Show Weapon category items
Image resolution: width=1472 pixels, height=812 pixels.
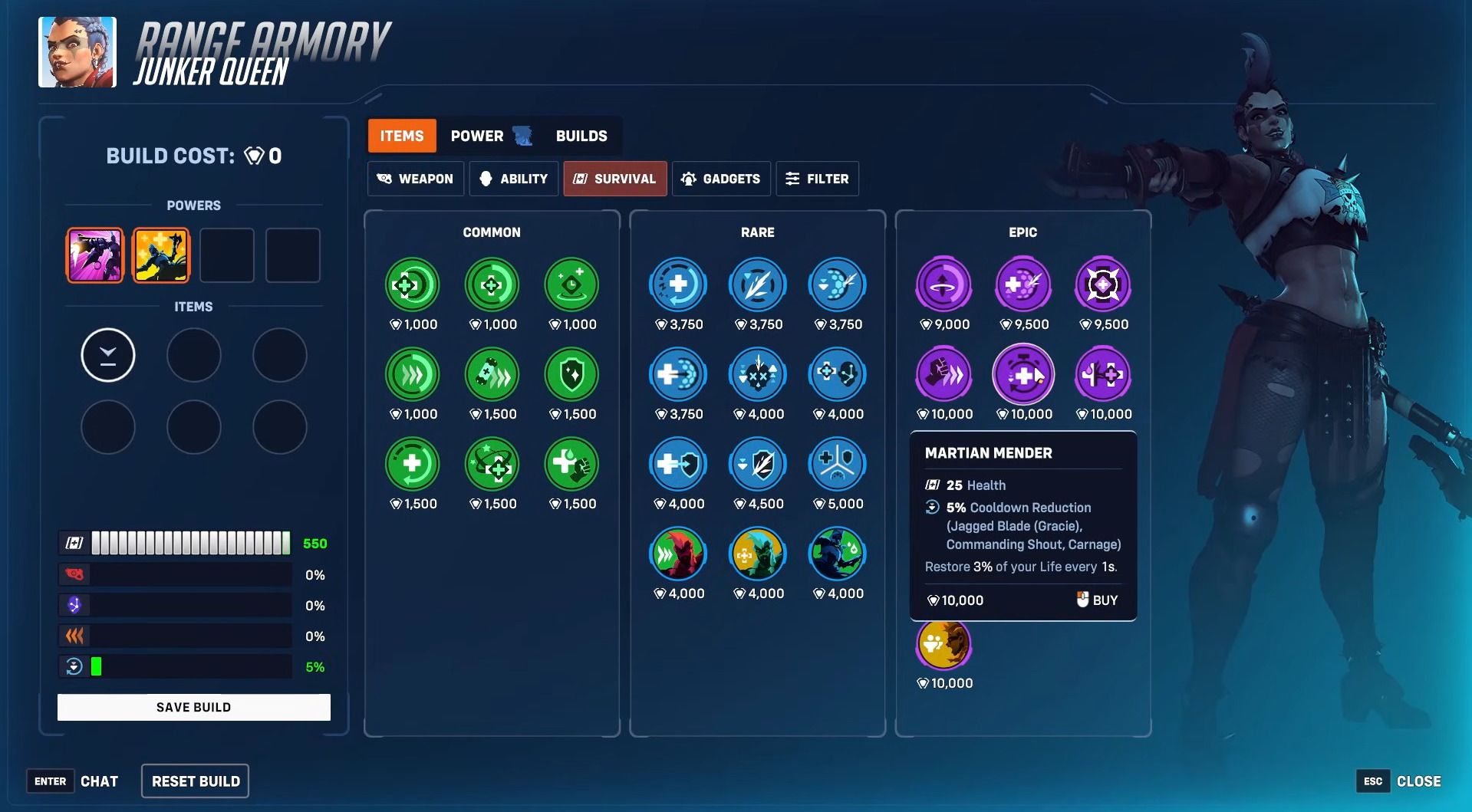coord(416,179)
